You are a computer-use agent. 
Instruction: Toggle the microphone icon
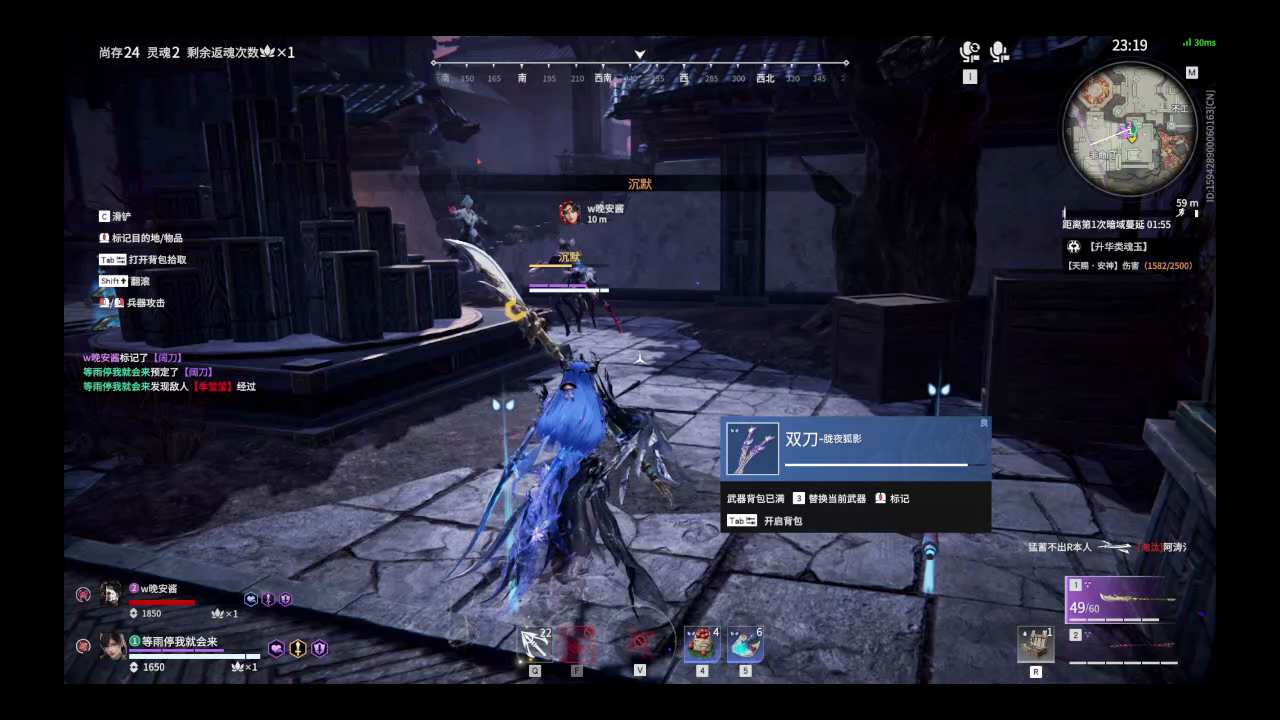[998, 52]
